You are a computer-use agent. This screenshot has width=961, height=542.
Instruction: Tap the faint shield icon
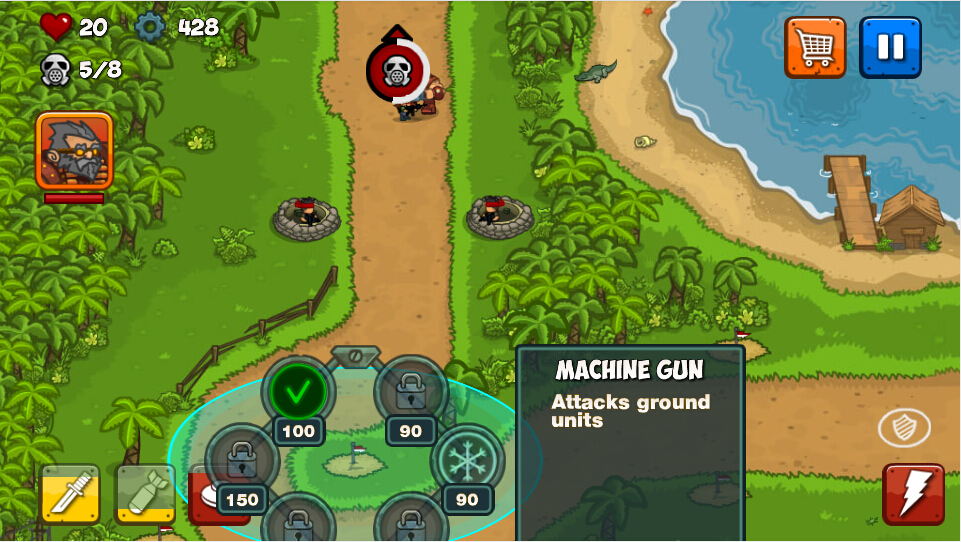point(904,428)
